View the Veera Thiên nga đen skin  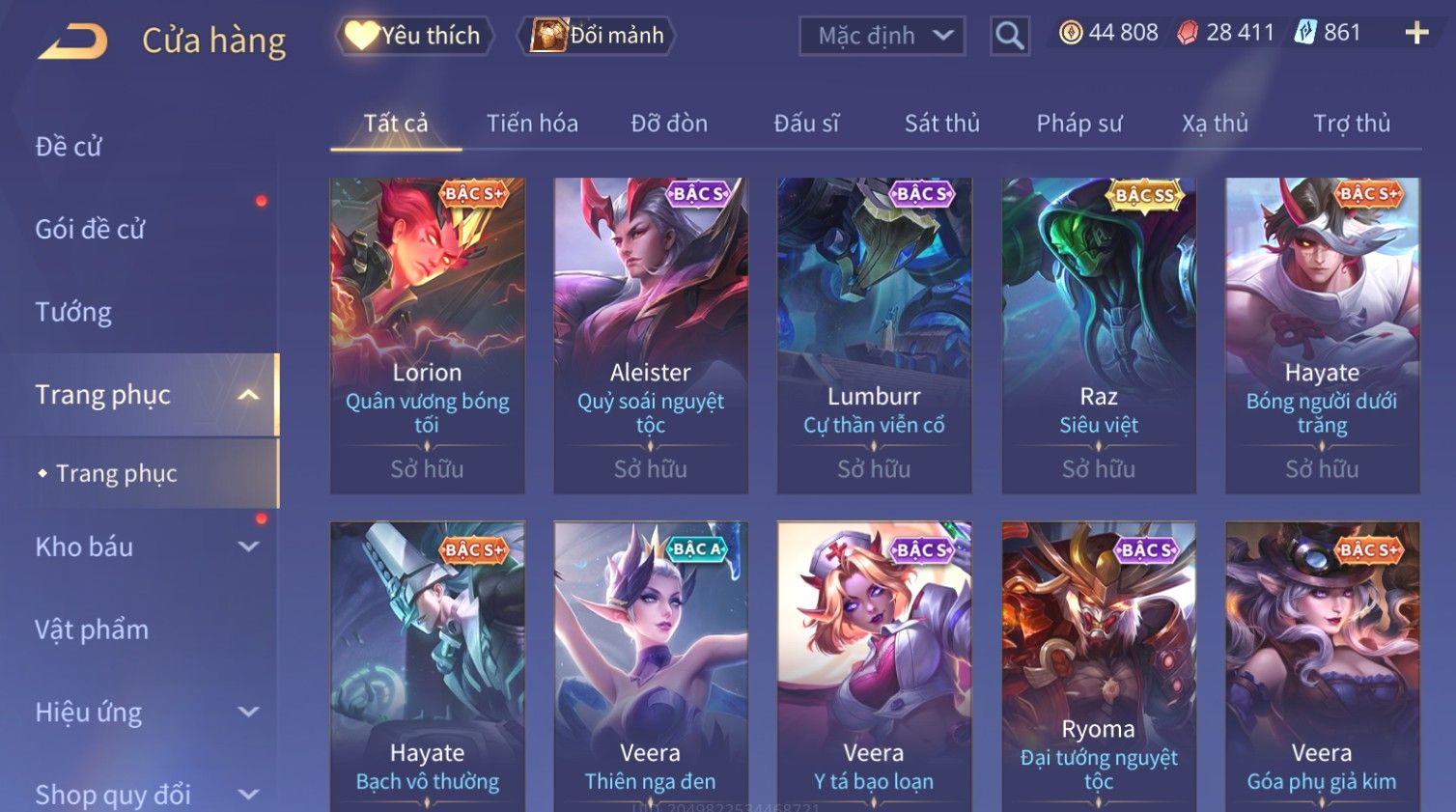pos(650,666)
